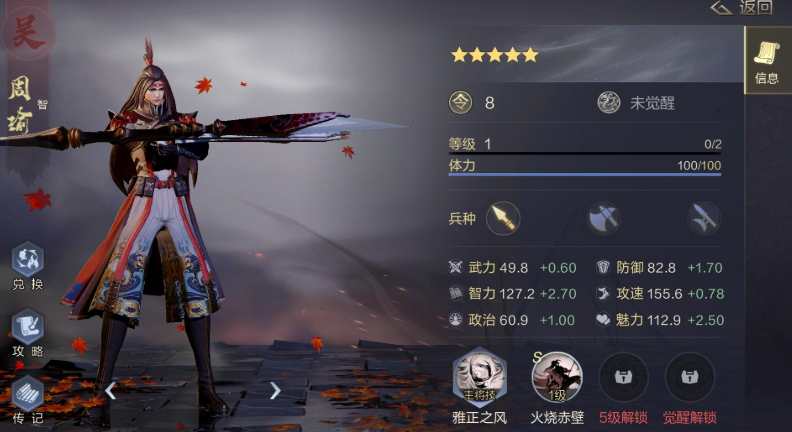Open the 攻略 strategy guide
The width and height of the screenshot is (792, 432).
(27, 331)
